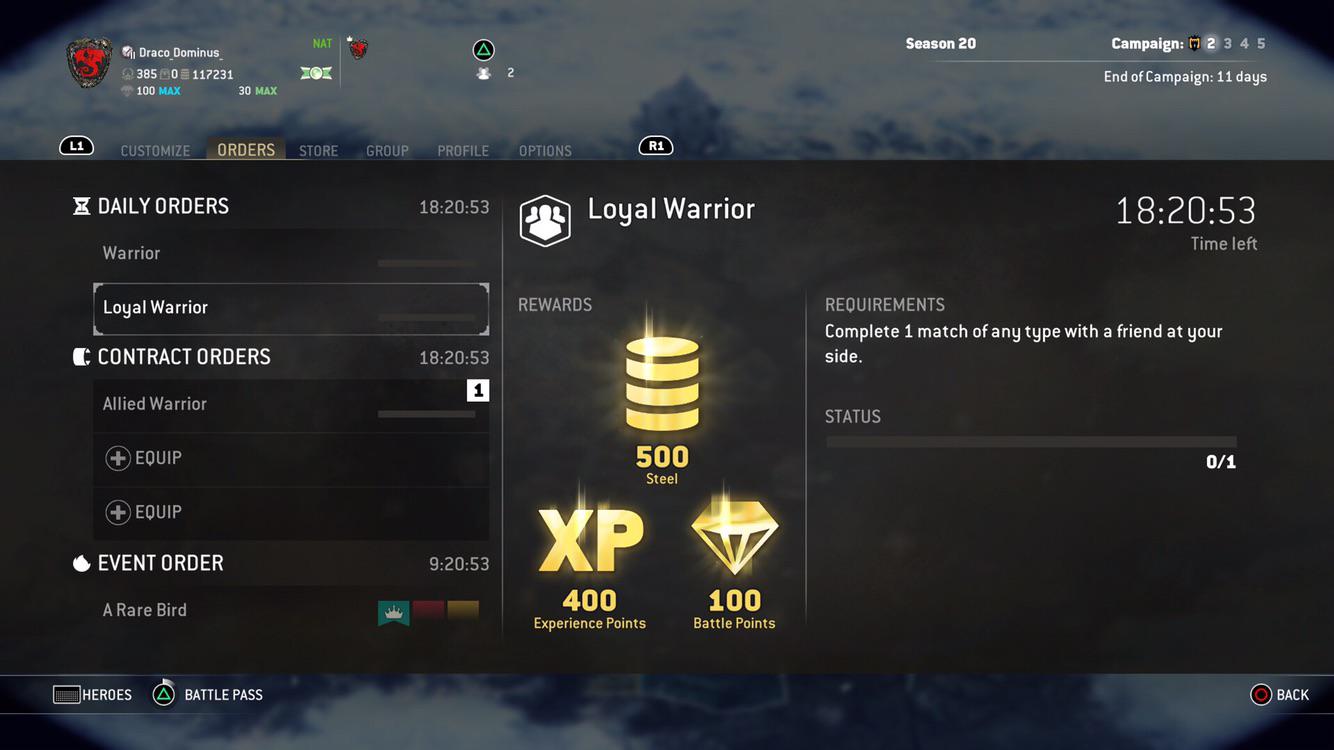Click the moon icon beside Contract Orders
The width and height of the screenshot is (1334, 750).
[81, 355]
